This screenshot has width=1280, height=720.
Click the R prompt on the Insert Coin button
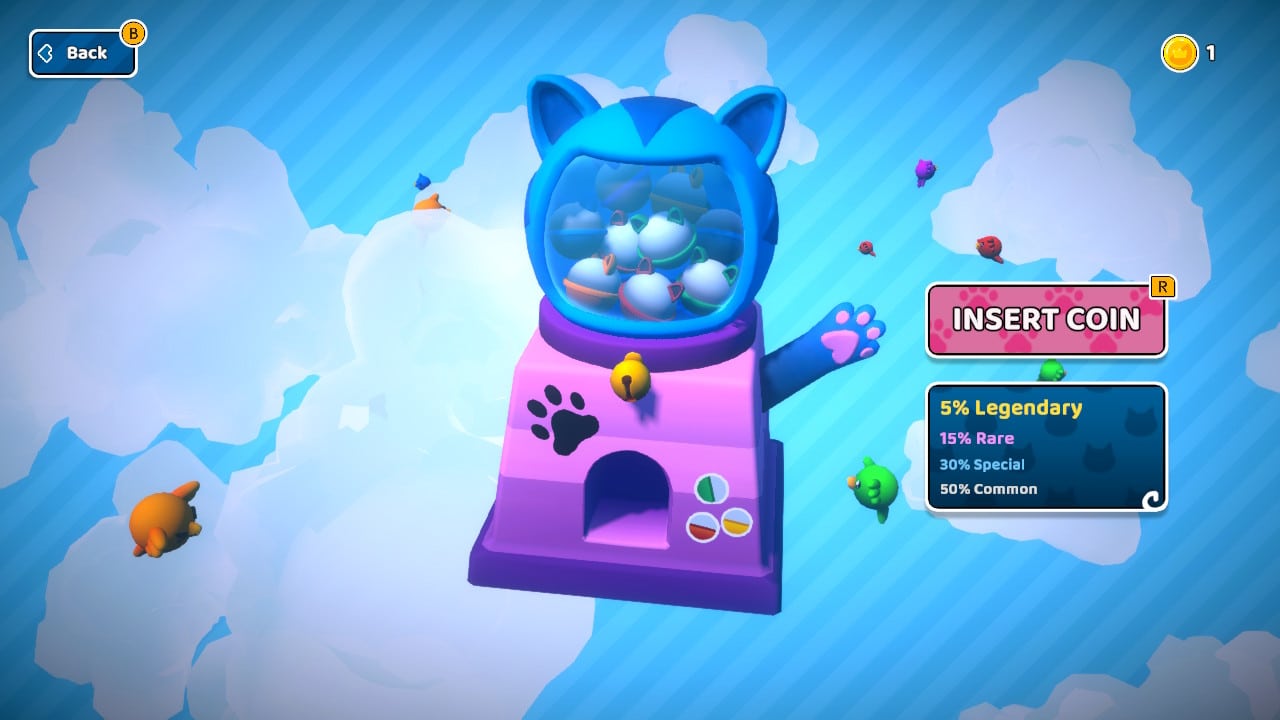coord(1163,287)
